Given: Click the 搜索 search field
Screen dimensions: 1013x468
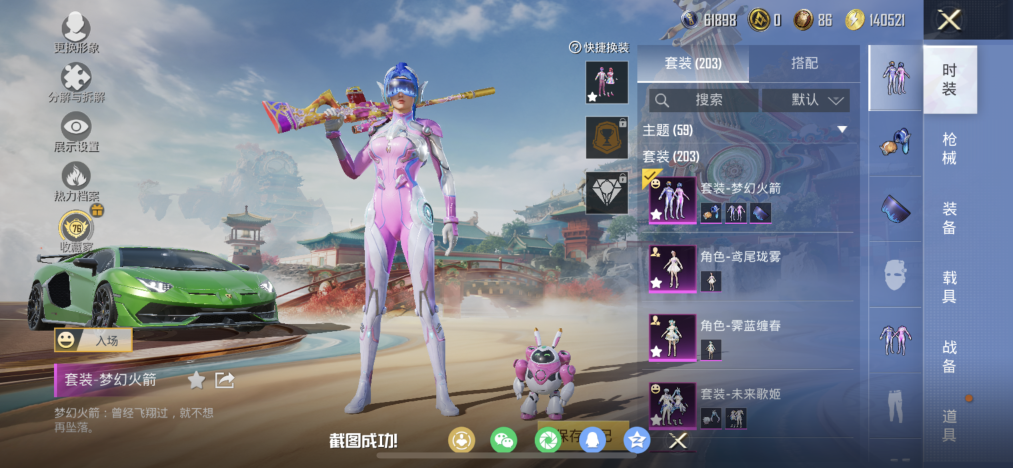Looking at the screenshot, I should coord(703,100).
